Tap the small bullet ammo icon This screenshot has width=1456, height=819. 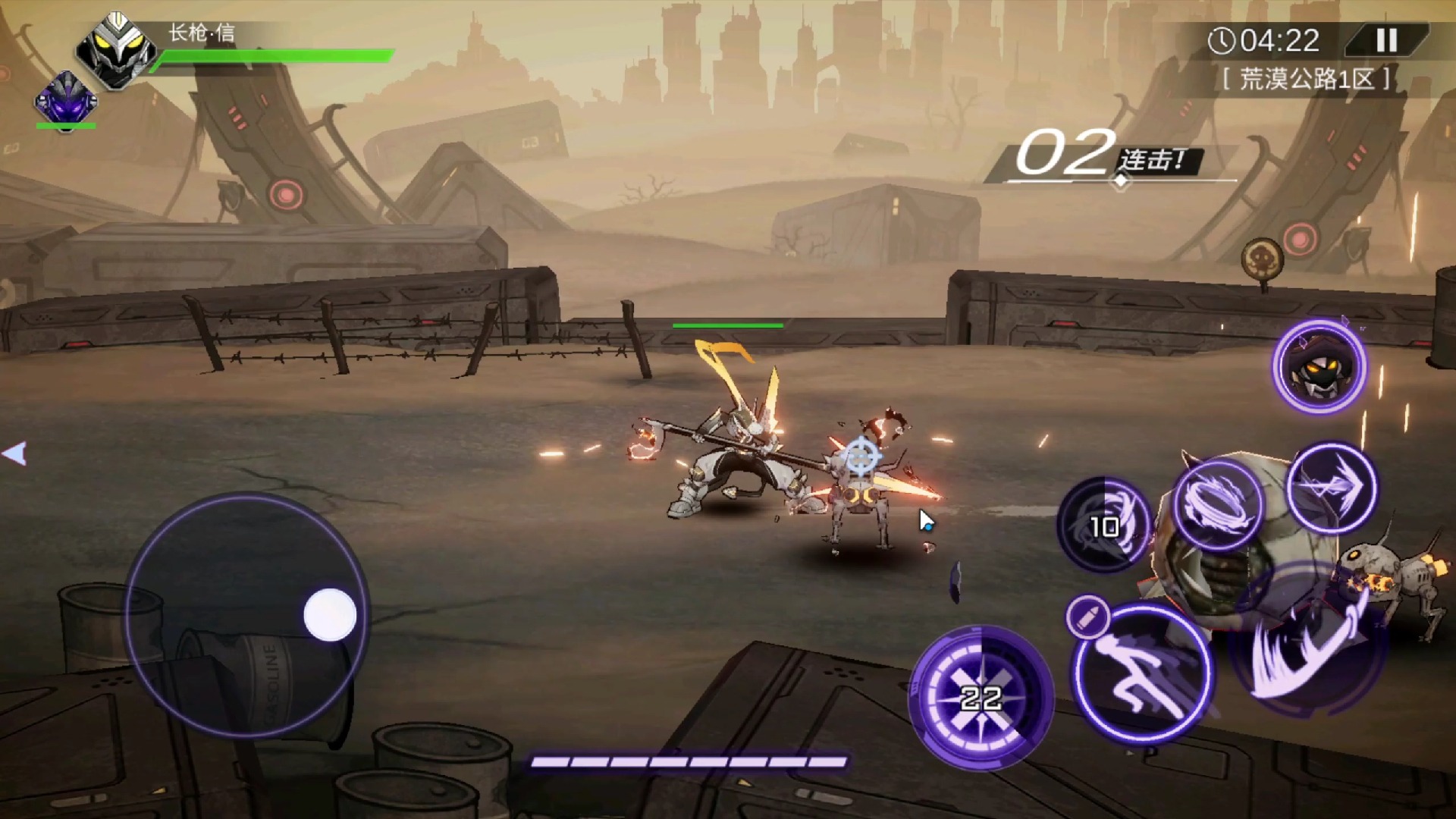[x=1088, y=618]
